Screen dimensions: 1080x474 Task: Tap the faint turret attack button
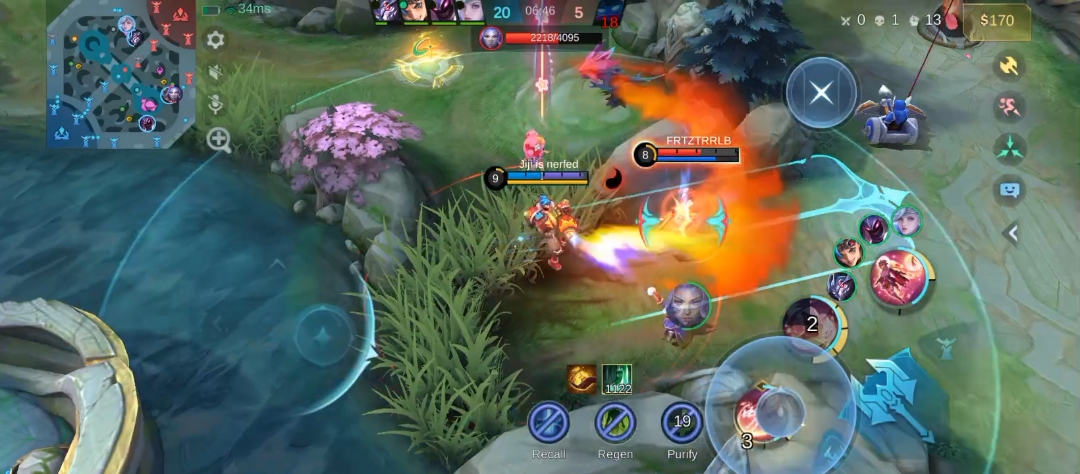coord(944,347)
